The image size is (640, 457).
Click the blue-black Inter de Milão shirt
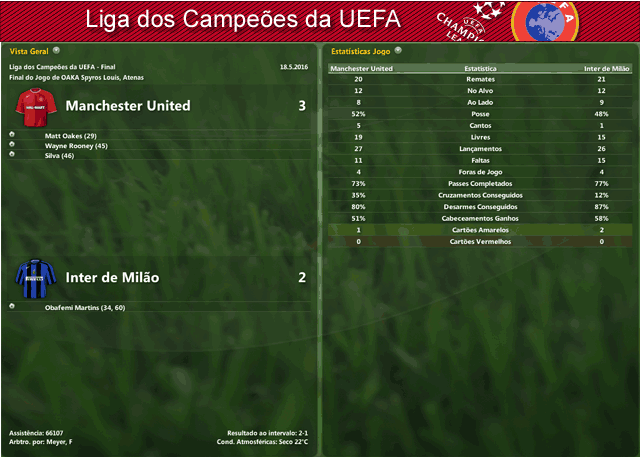point(36,277)
